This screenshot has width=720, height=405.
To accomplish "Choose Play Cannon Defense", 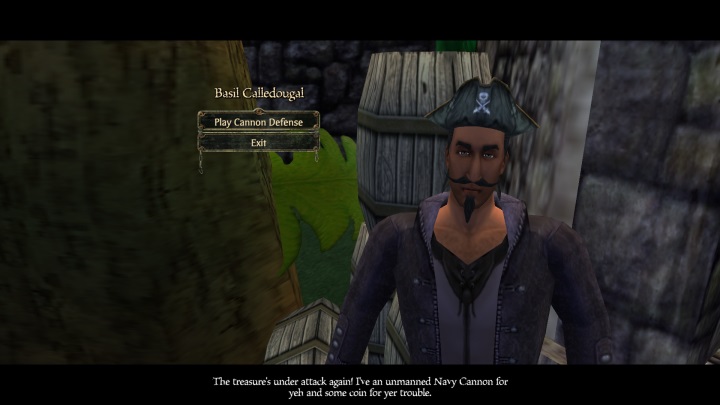I will (258, 122).
